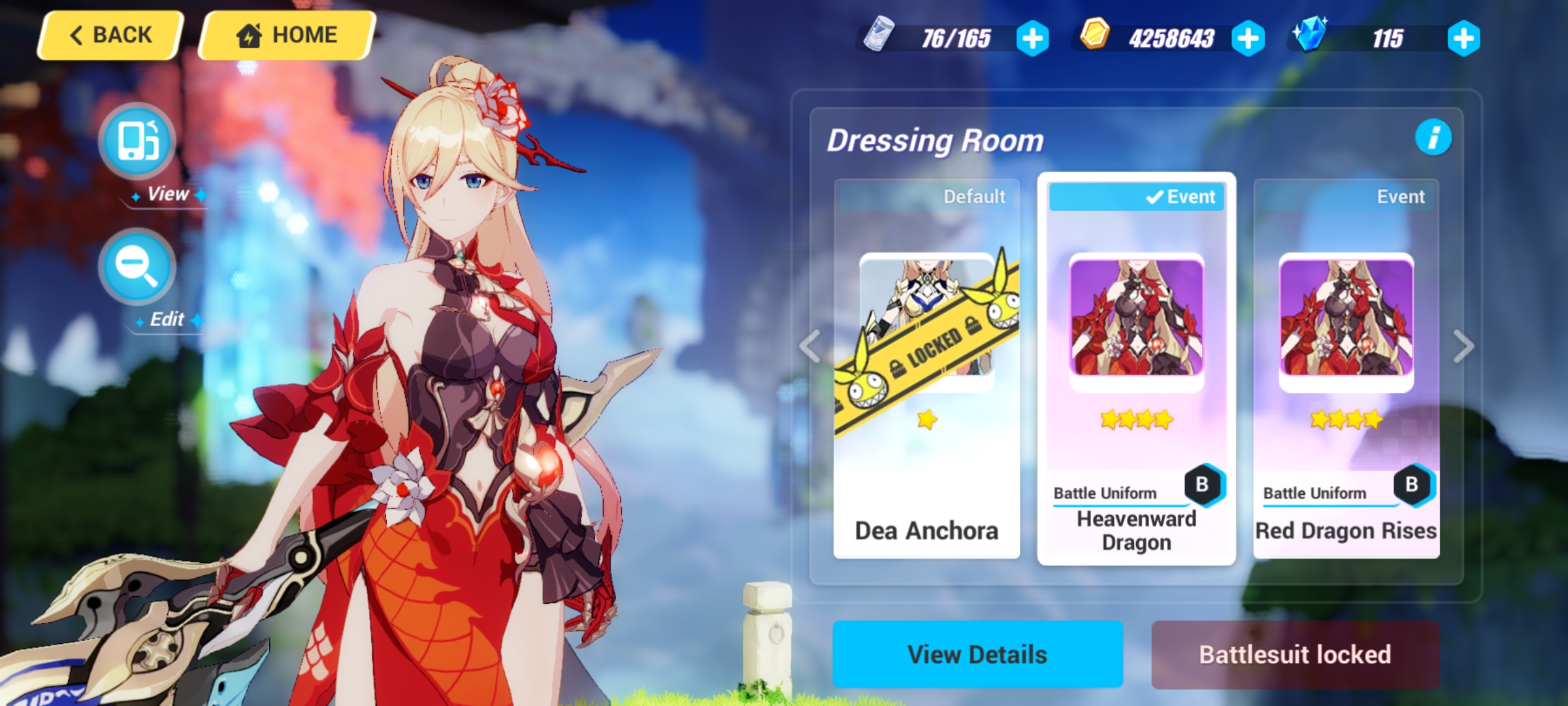1568x706 pixels.
Task: Click the B badge on Heavenward Dragon card
Action: point(1203,484)
